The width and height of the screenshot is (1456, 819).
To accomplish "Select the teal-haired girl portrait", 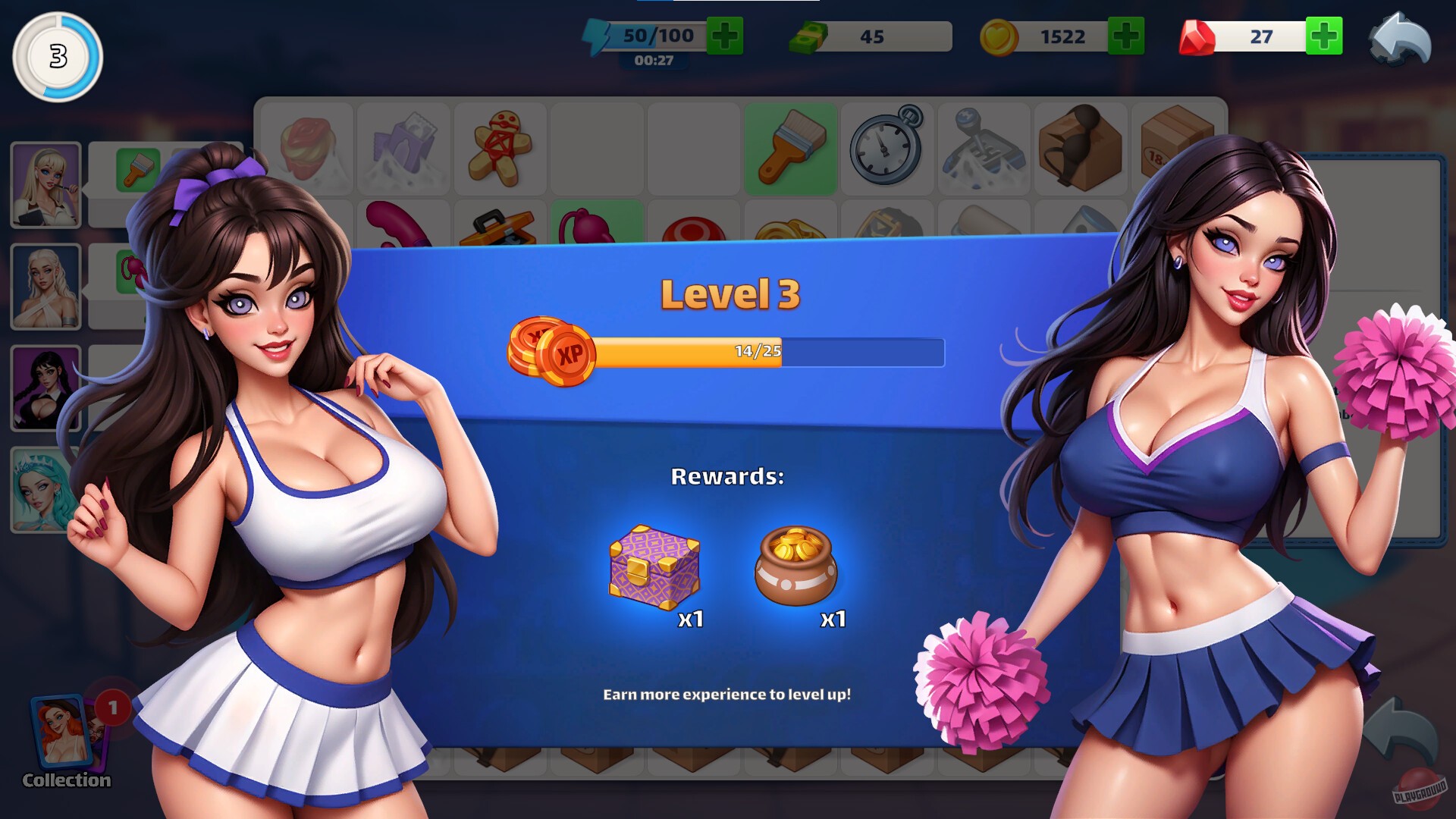I will click(x=45, y=489).
